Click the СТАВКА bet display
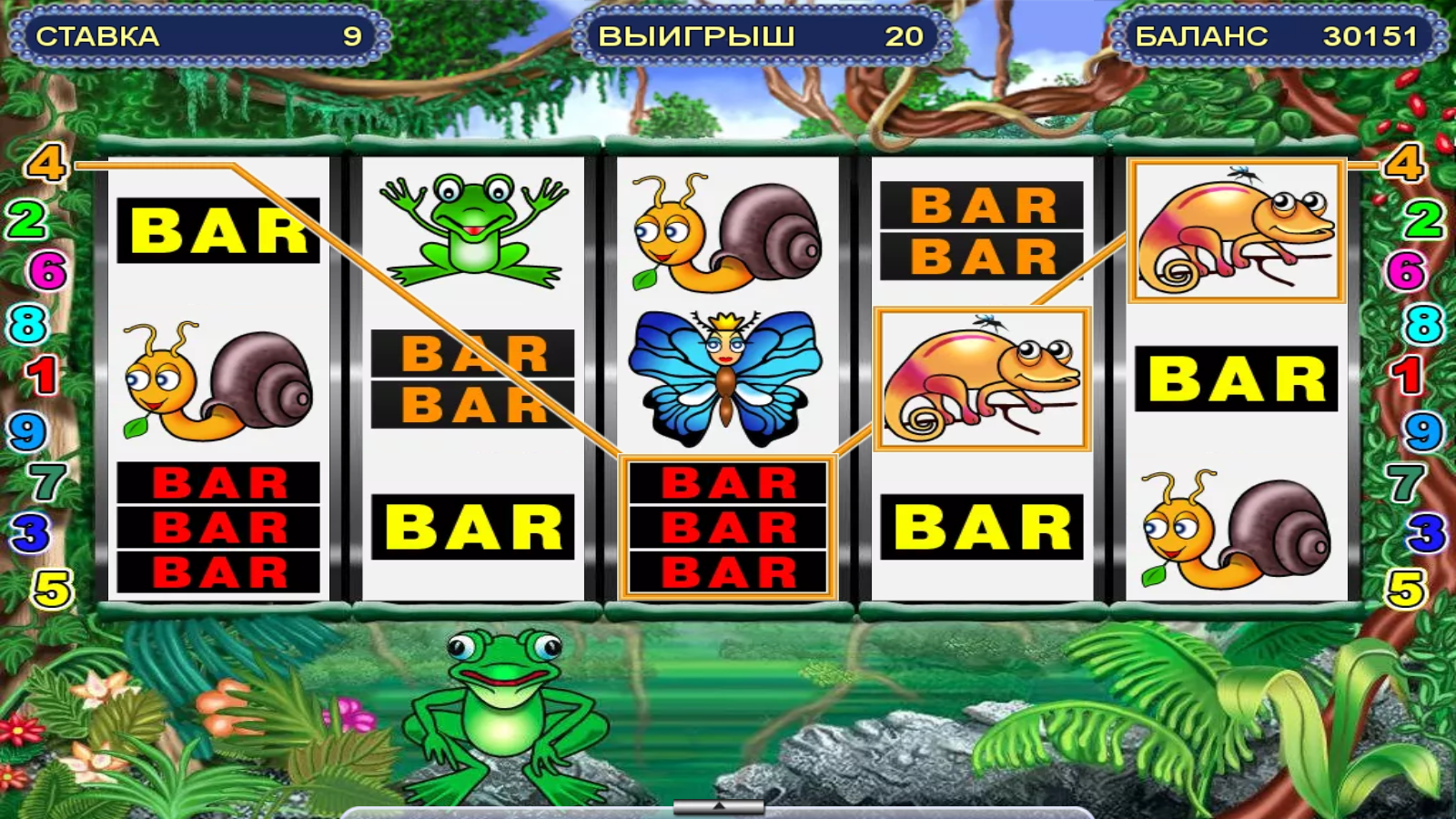 (196, 35)
